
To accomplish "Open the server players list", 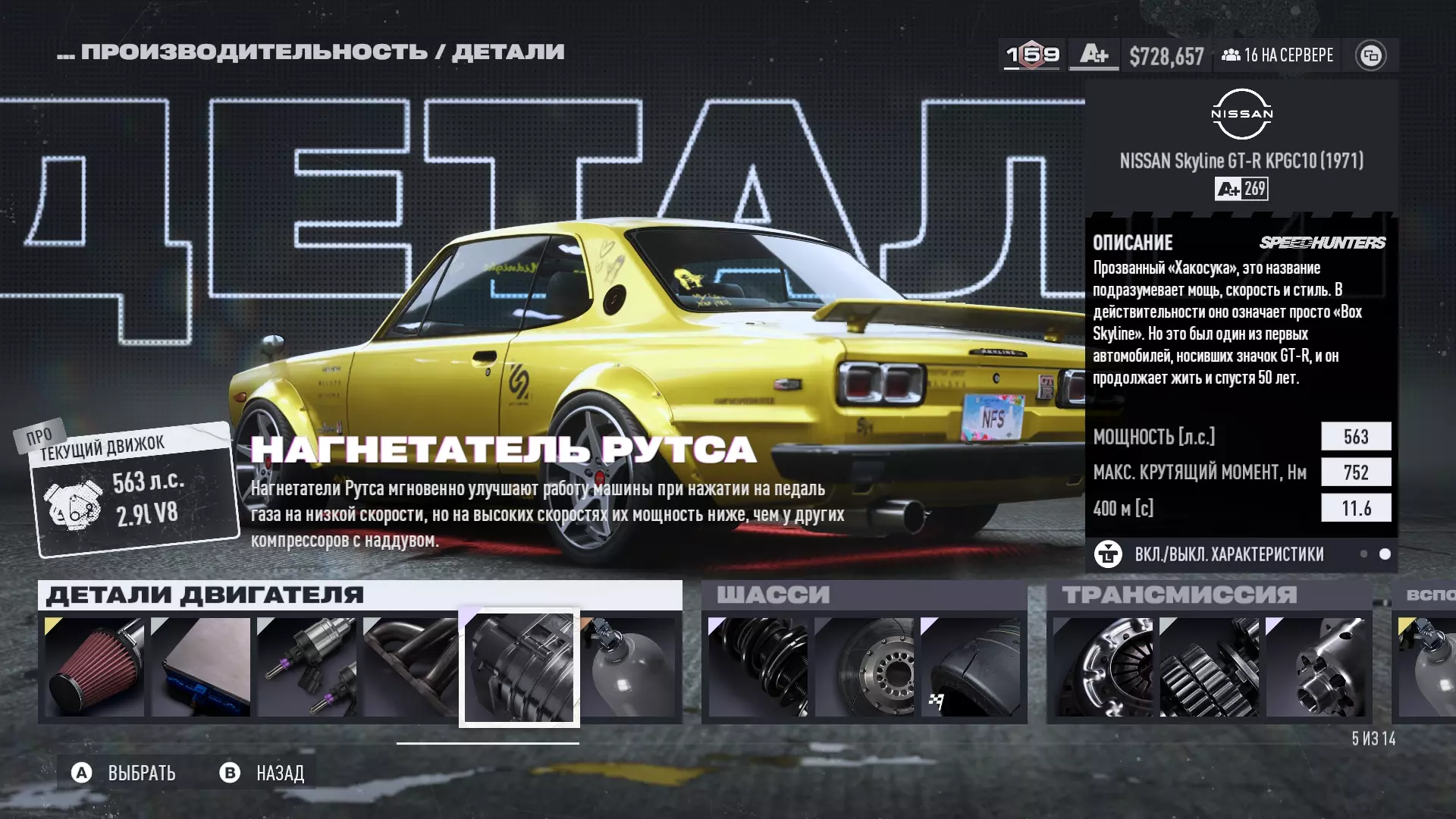I will [1278, 55].
